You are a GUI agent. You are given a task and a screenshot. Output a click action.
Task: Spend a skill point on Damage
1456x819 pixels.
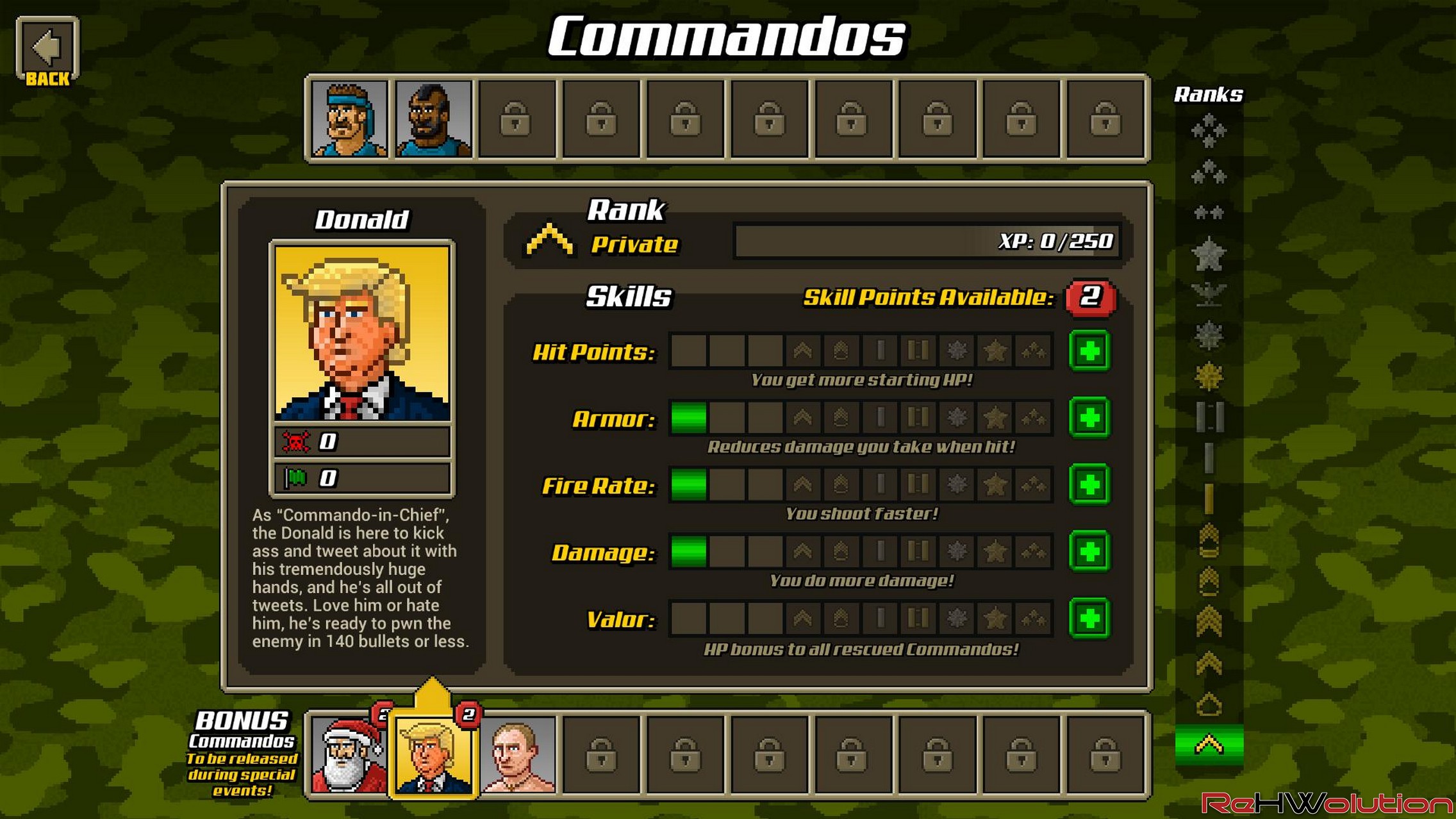pos(1089,552)
